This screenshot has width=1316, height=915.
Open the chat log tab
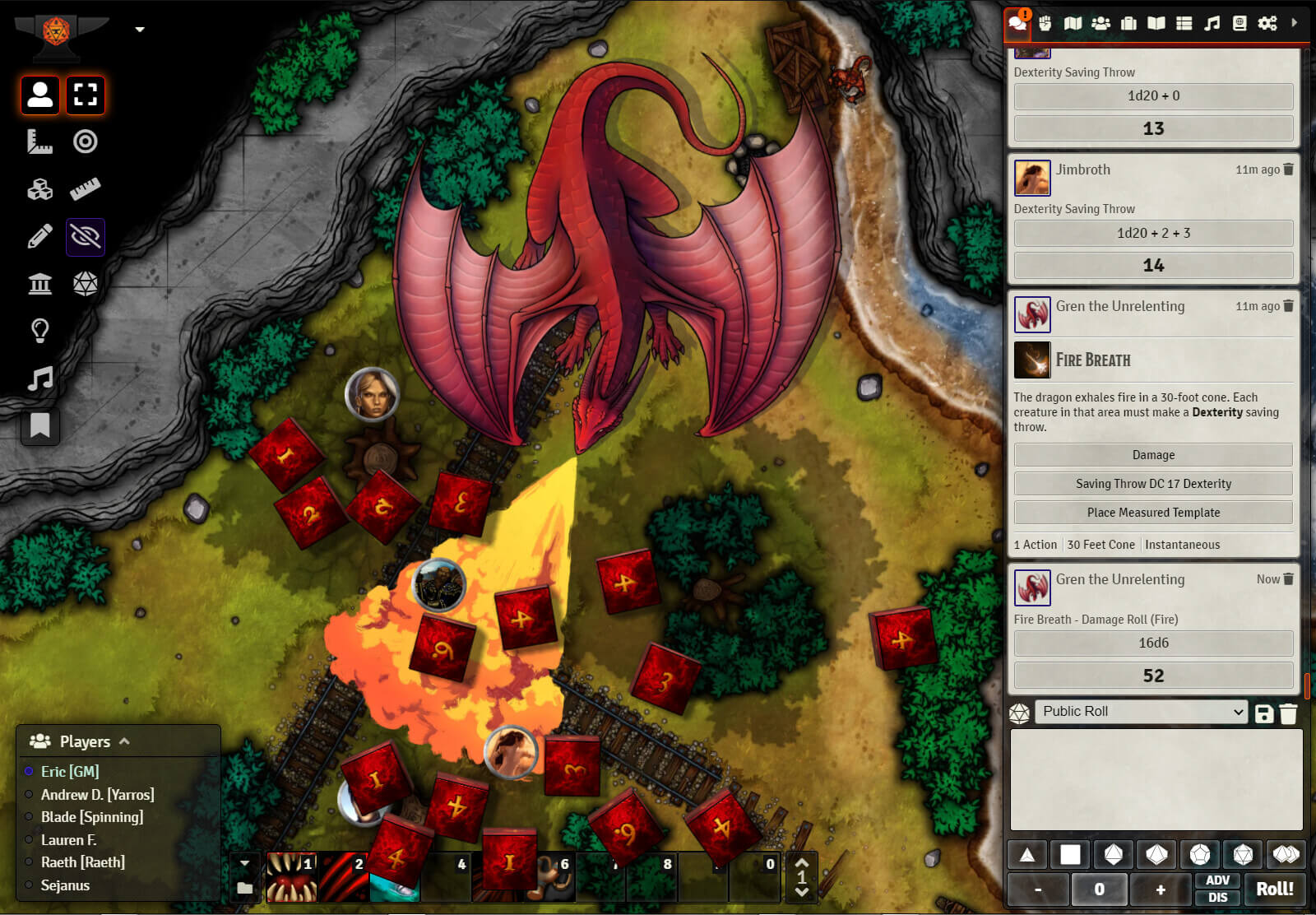(x=1017, y=23)
